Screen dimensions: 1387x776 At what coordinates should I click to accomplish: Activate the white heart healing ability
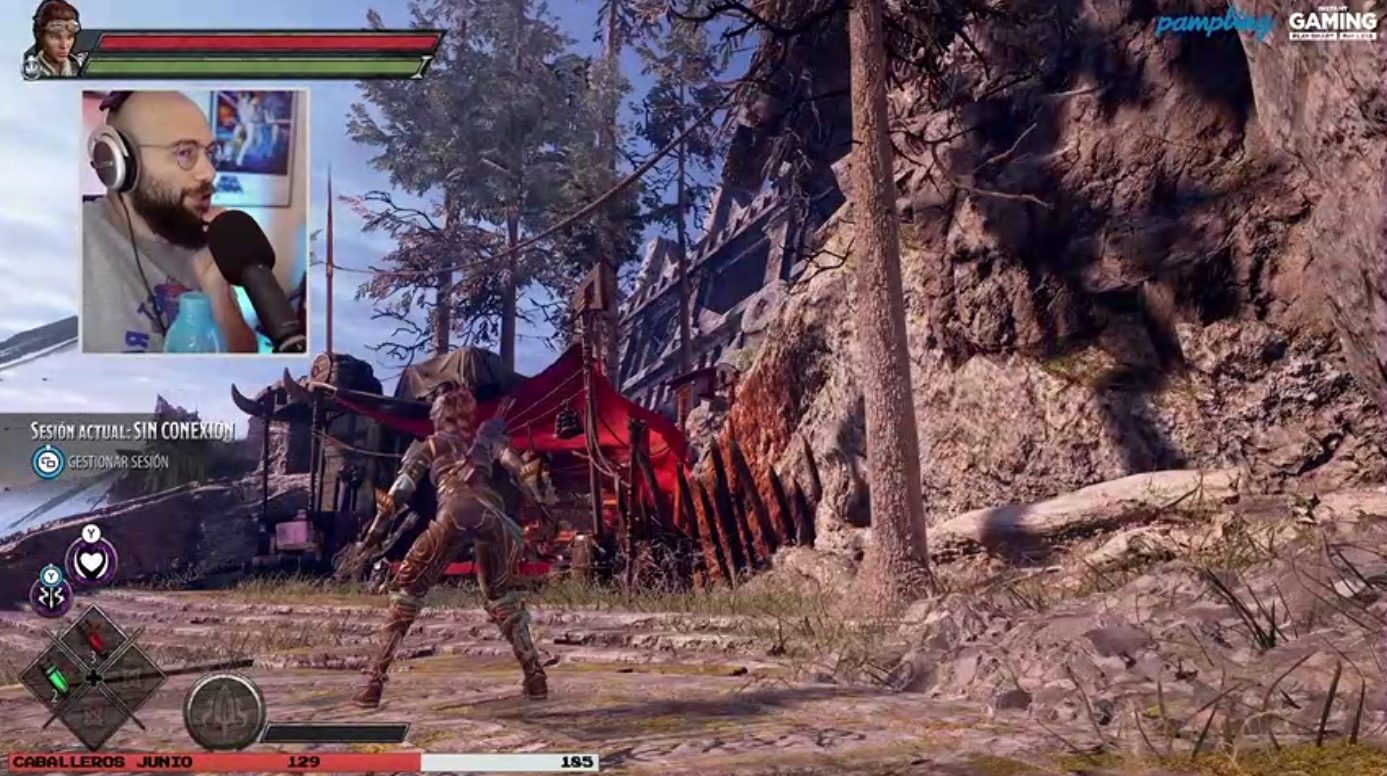(91, 562)
